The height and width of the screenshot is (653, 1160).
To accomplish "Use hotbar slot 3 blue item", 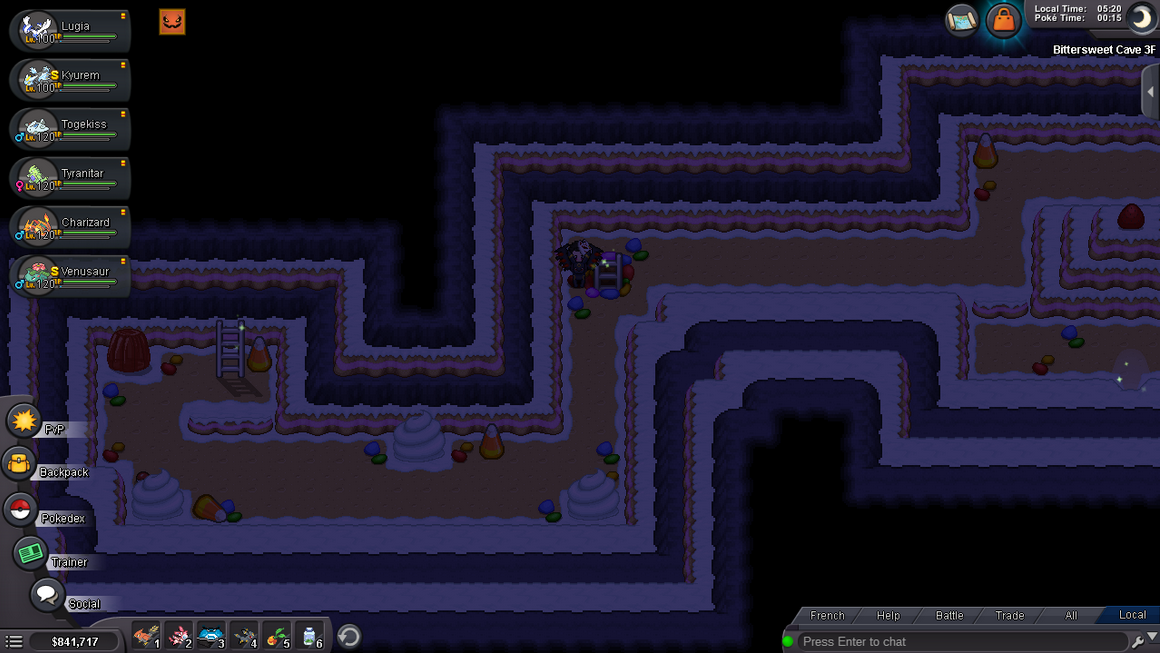I will 210,635.
